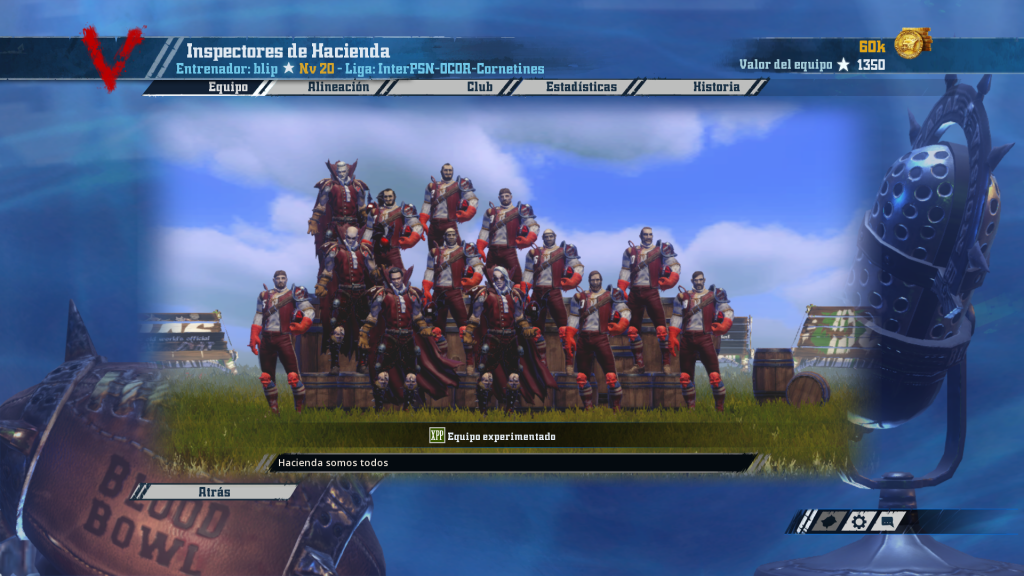This screenshot has height=576, width=1024.
Task: Click the football icon in bottom toolbar
Action: tap(828, 521)
